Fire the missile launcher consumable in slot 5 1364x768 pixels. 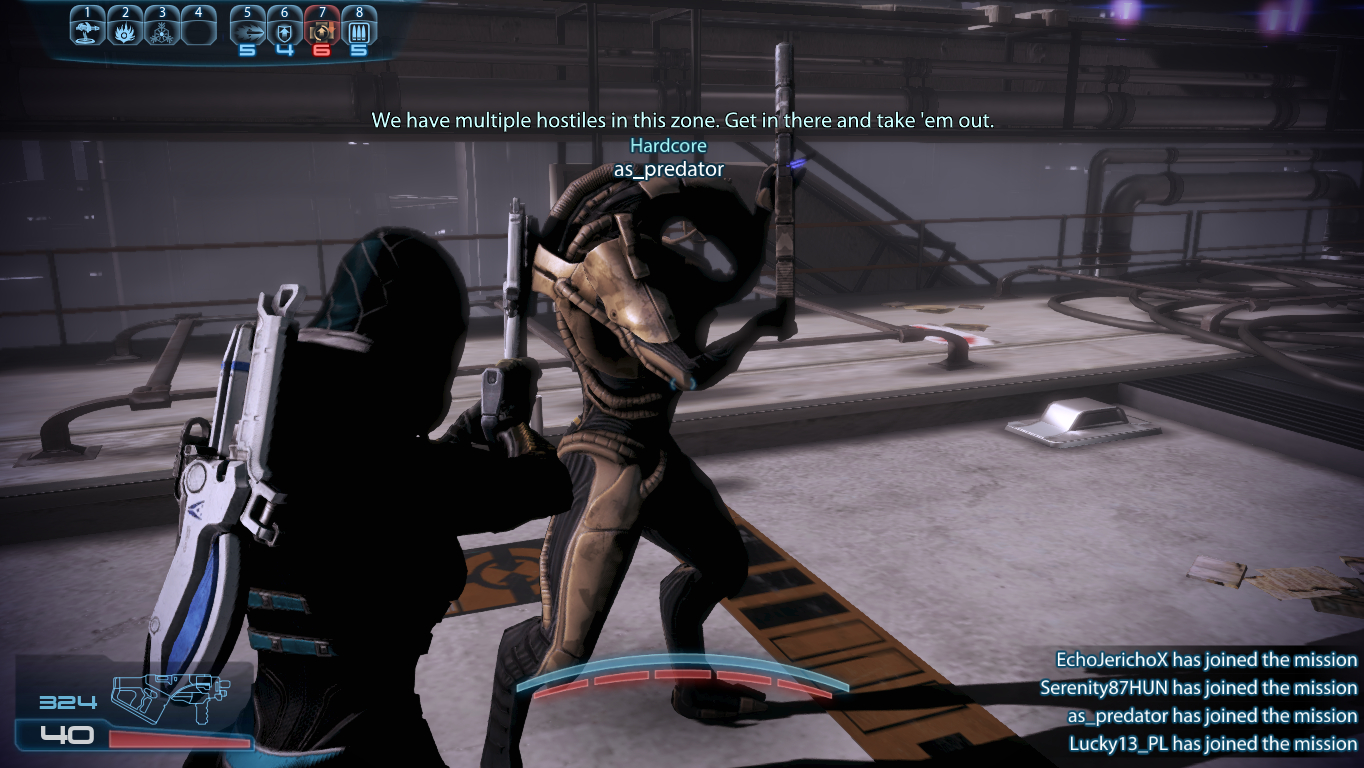click(247, 30)
